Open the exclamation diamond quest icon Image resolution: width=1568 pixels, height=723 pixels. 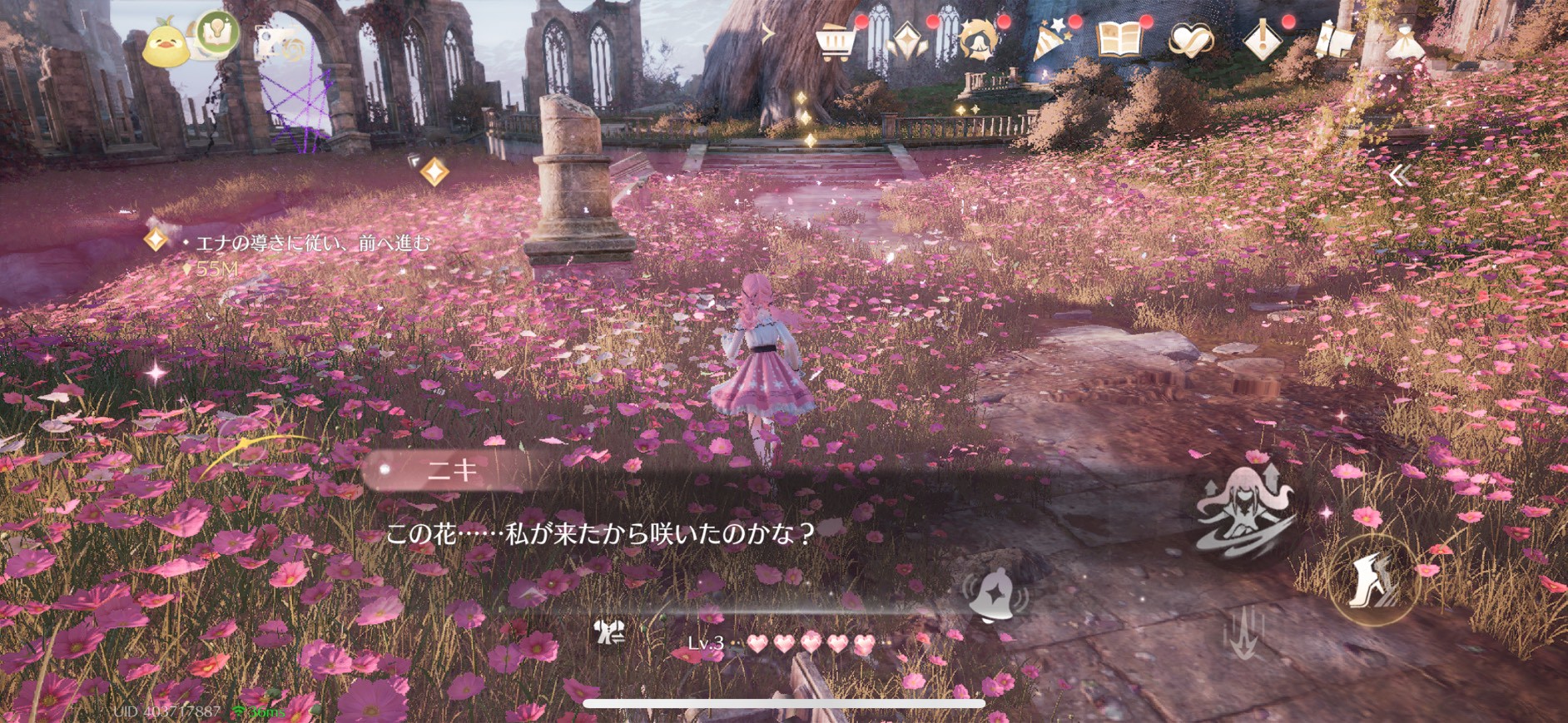pyautogui.click(x=1262, y=40)
